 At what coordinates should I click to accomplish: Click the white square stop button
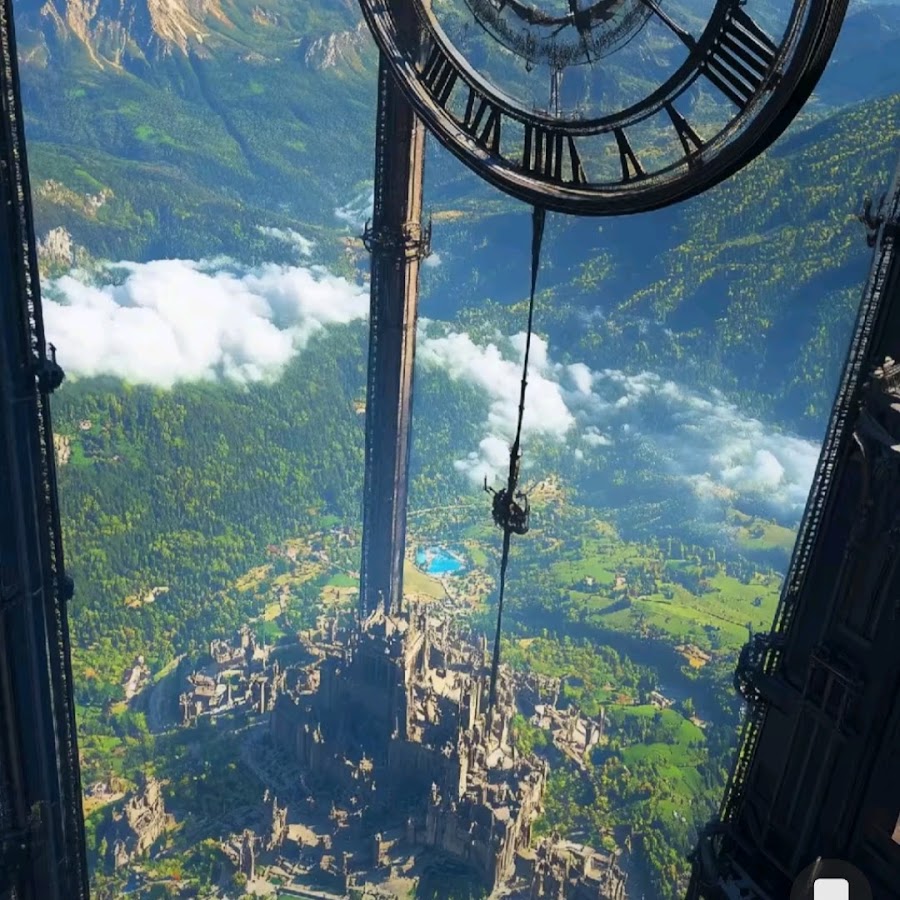pos(831,889)
